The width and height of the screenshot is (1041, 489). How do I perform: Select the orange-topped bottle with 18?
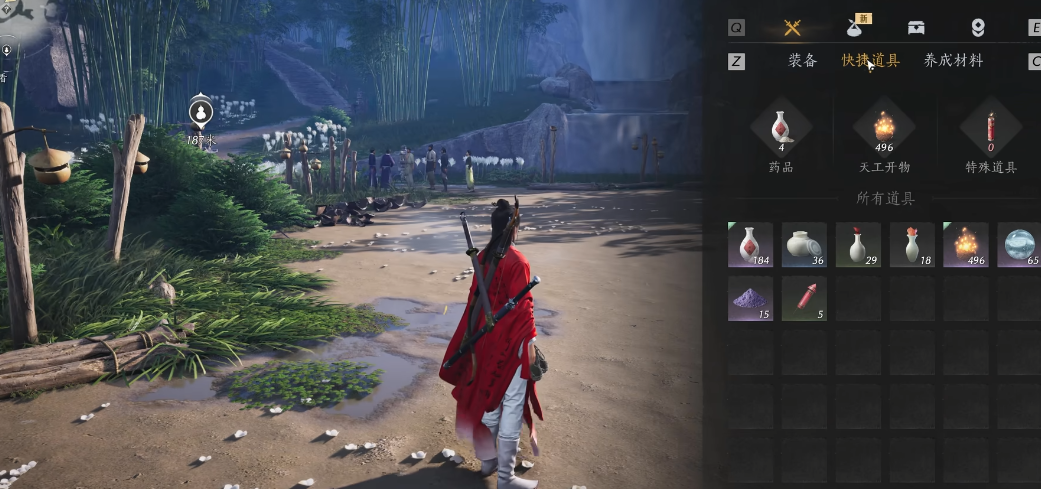[912, 245]
